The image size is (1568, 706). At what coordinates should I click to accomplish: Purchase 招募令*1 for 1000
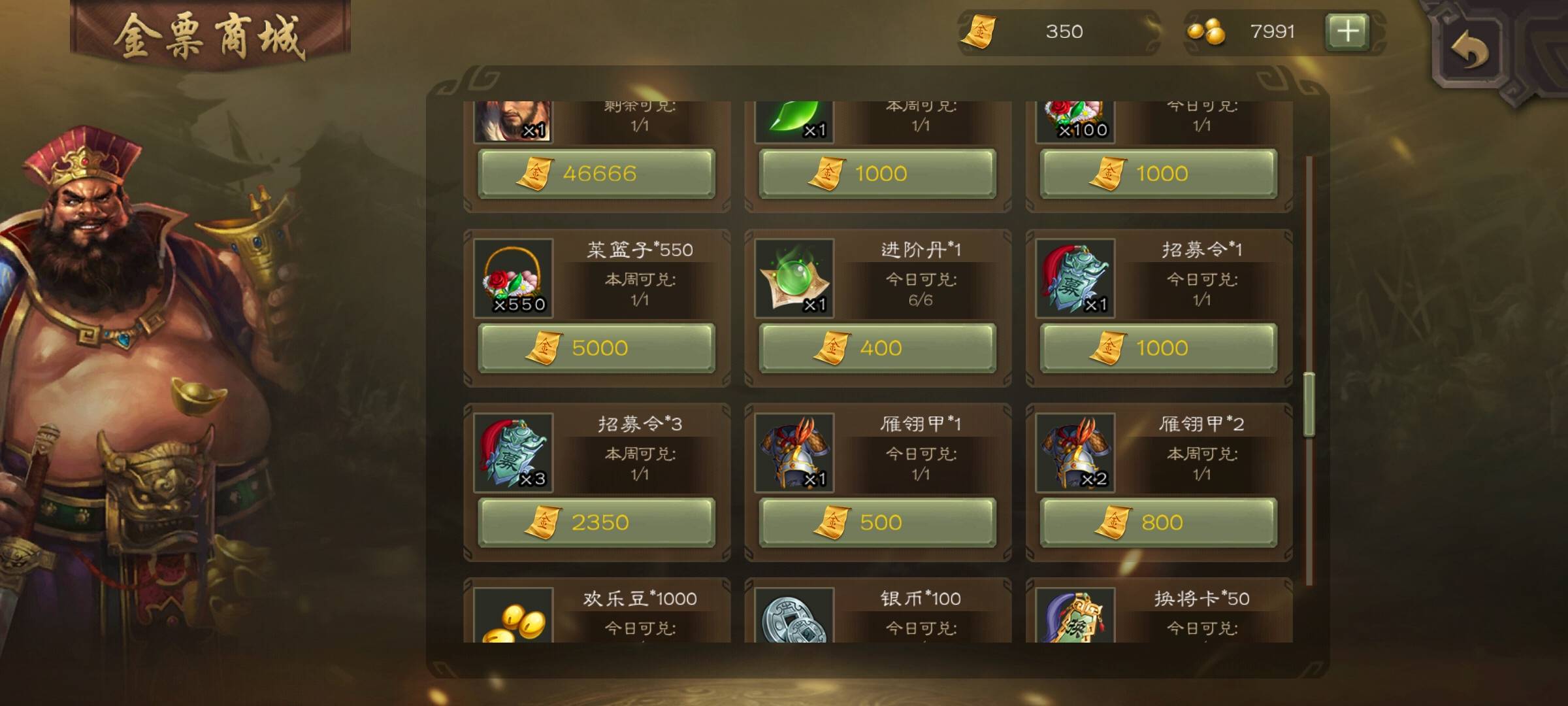pos(1158,348)
